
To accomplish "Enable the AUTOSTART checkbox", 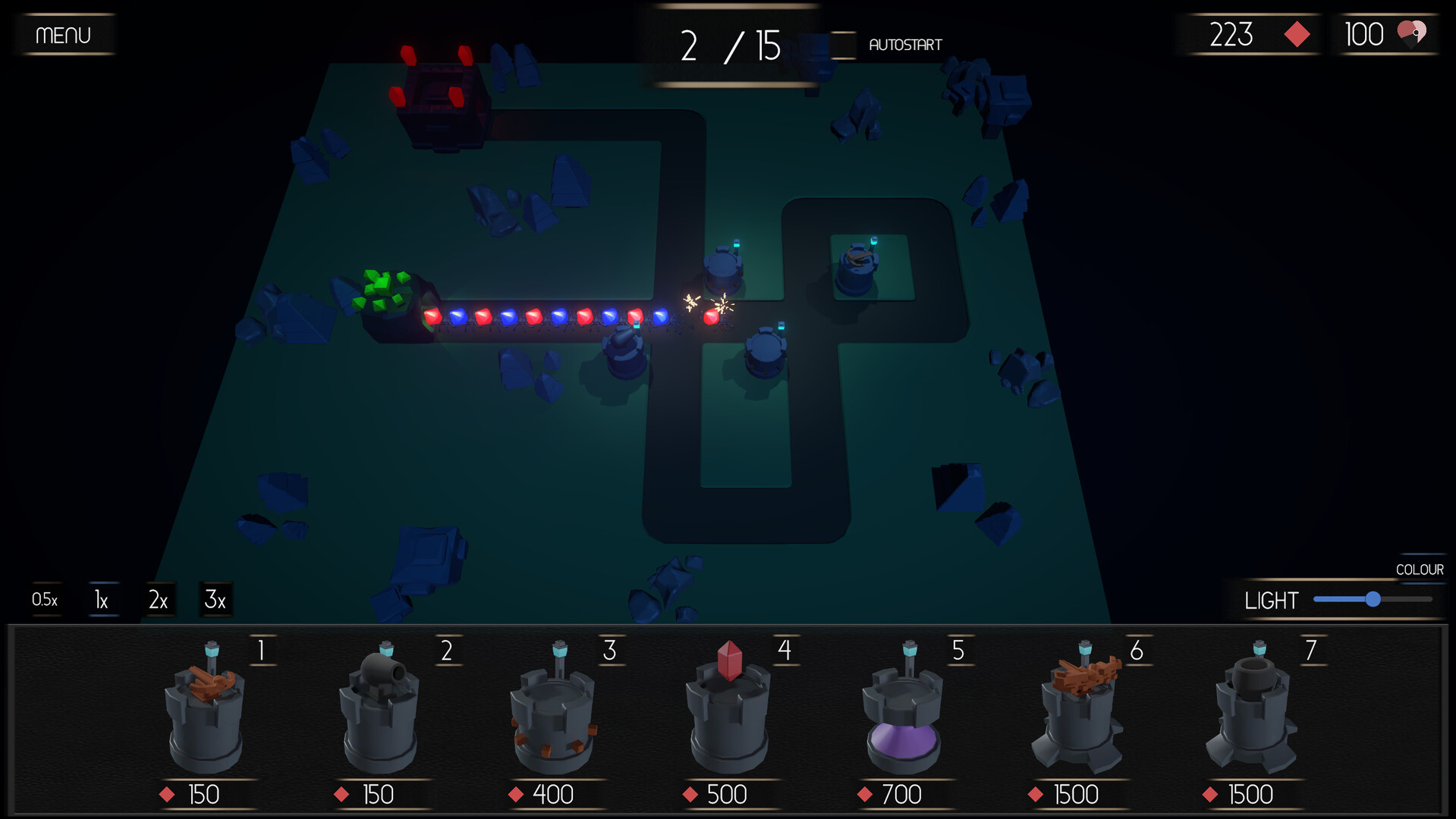I will (844, 44).
